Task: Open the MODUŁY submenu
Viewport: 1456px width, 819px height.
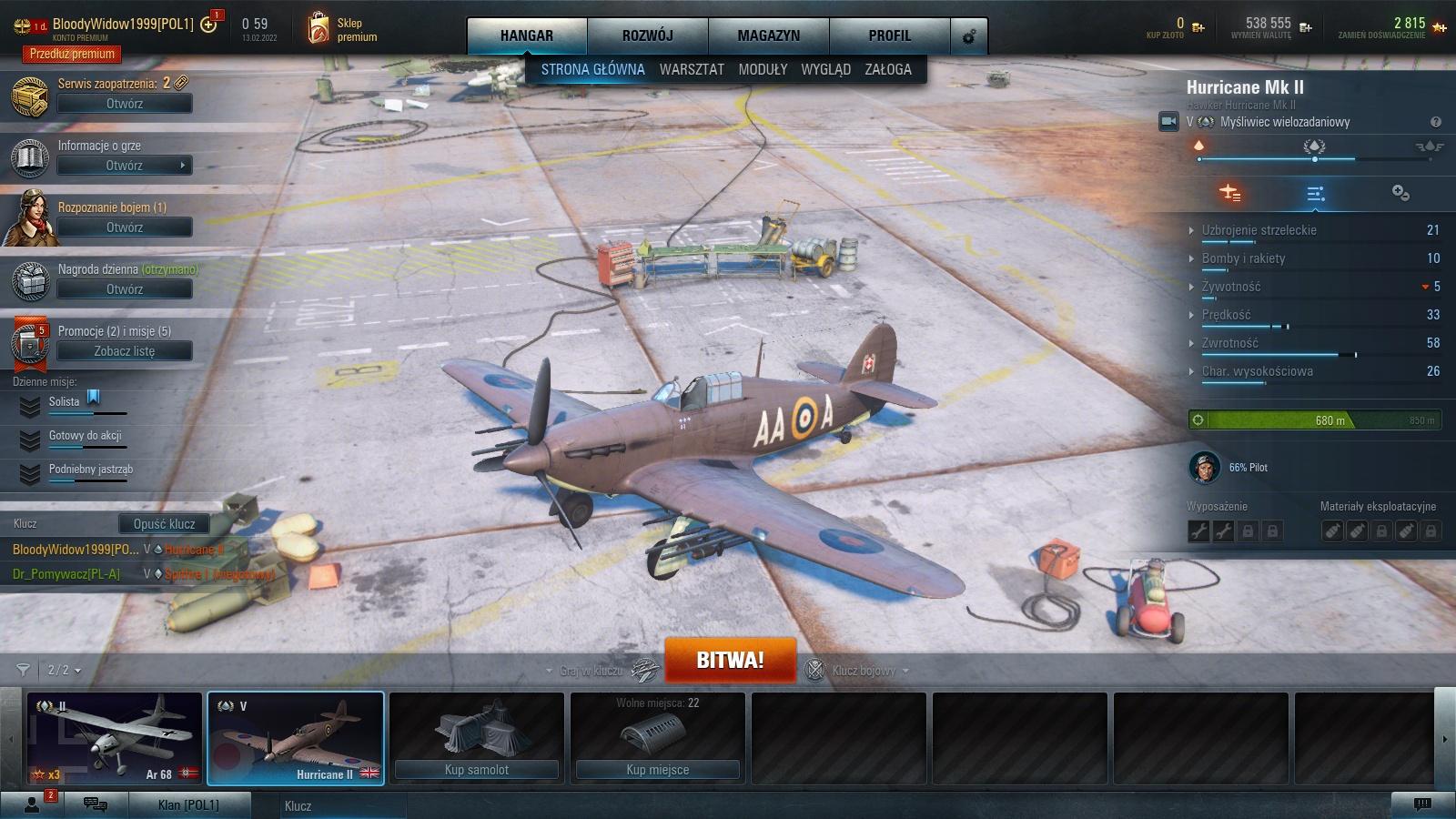Action: (763, 69)
